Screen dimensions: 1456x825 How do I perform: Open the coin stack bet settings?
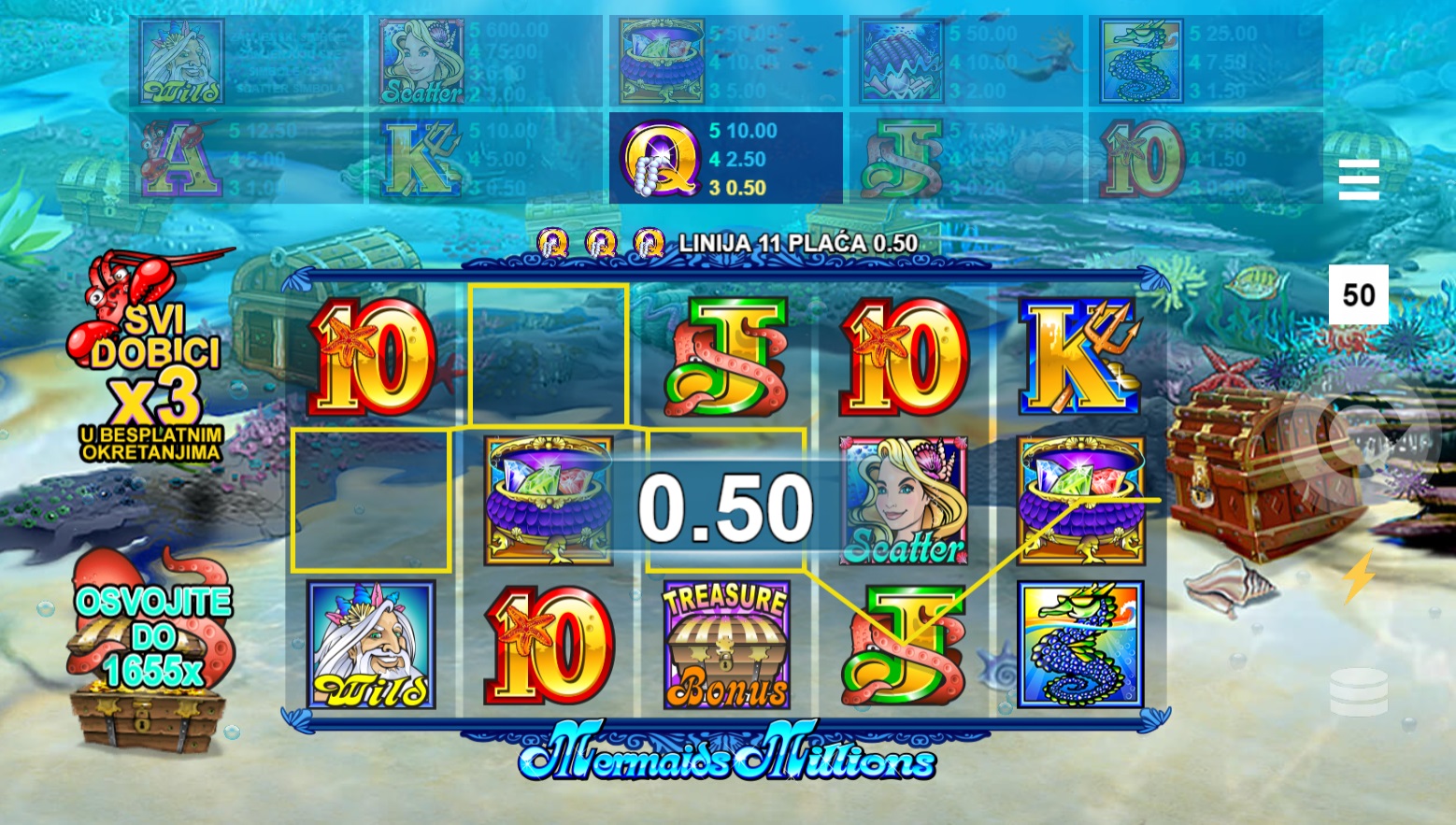click(x=1358, y=692)
